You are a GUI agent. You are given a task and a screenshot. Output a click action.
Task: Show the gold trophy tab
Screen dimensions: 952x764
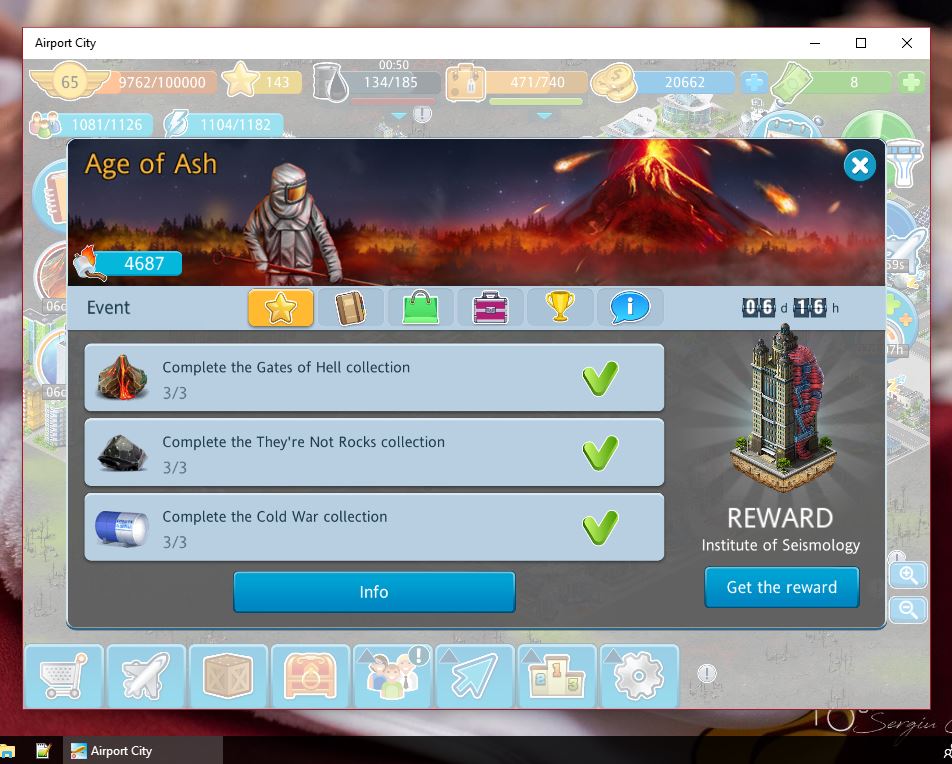click(x=560, y=308)
